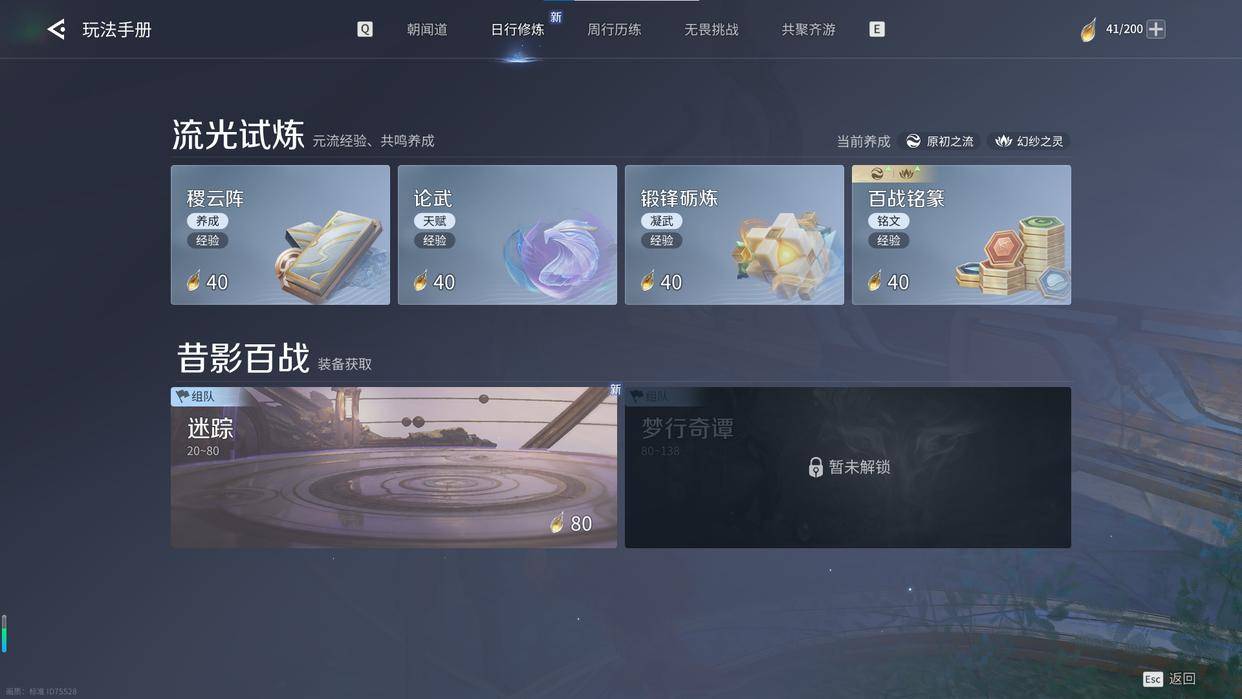This screenshot has height=699, width=1242.
Task: Open the 稷云阵 trial card
Action: 280,235
